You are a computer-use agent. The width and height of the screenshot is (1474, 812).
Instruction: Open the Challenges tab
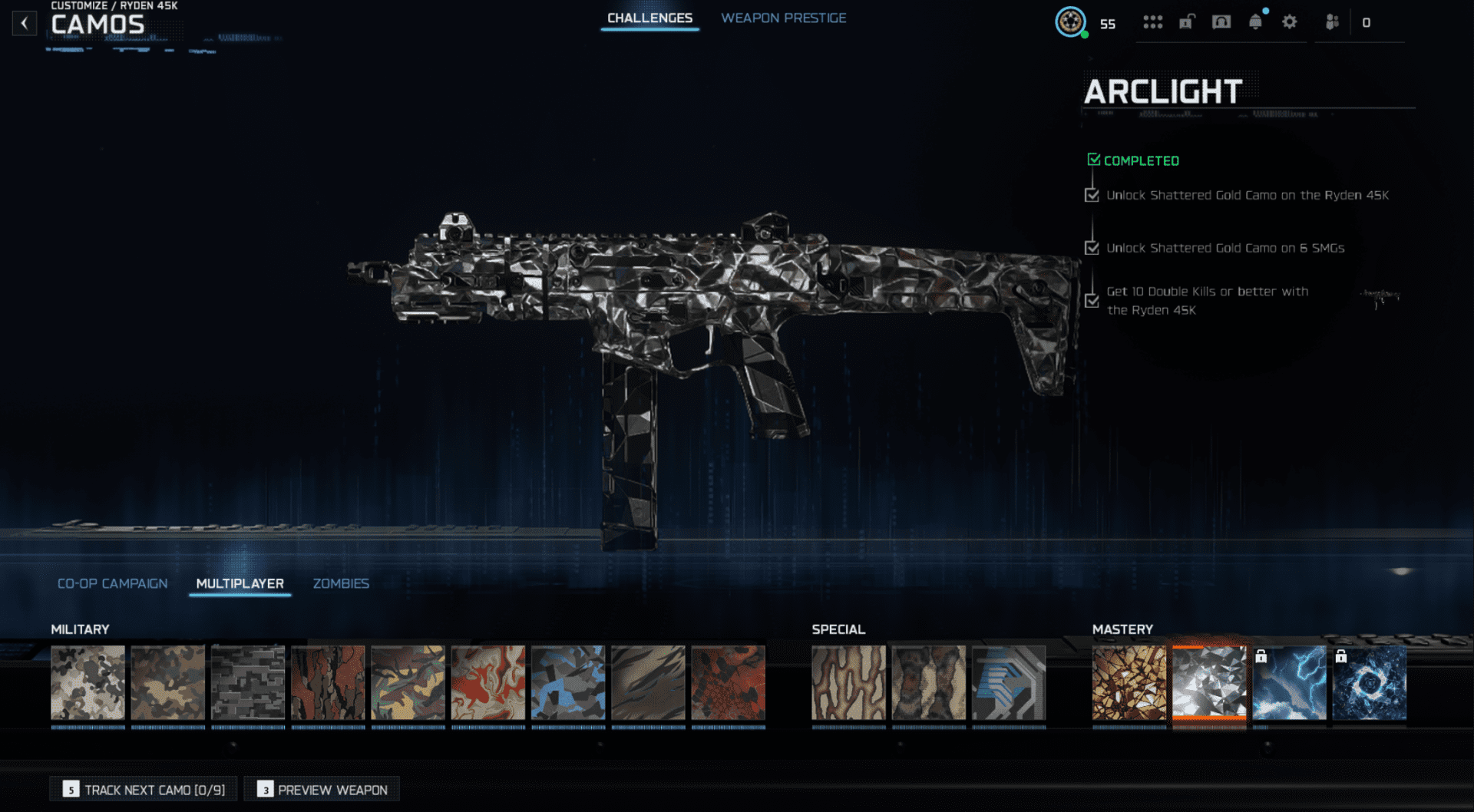coord(649,18)
